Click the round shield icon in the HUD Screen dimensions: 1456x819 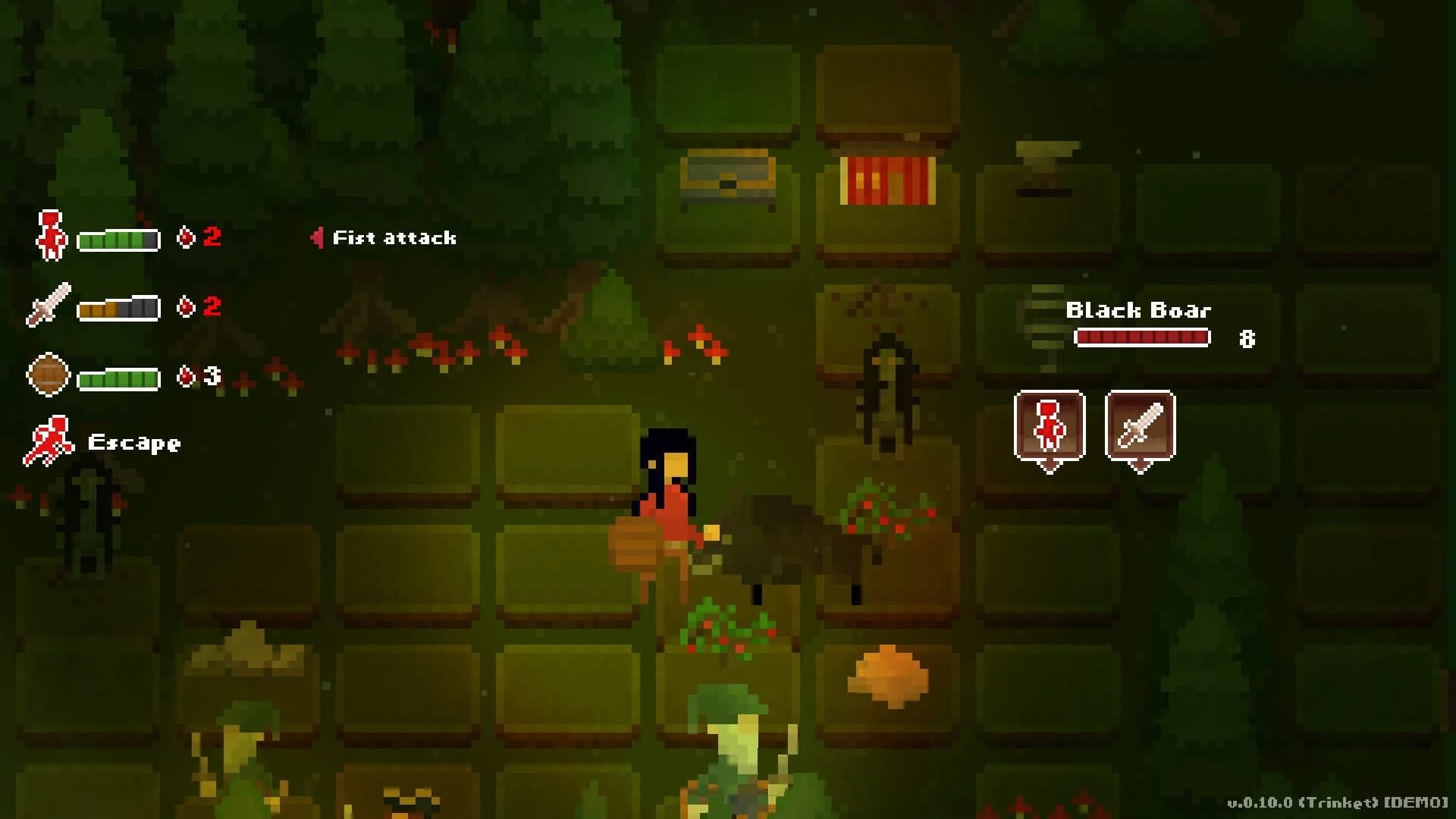pos(48,373)
